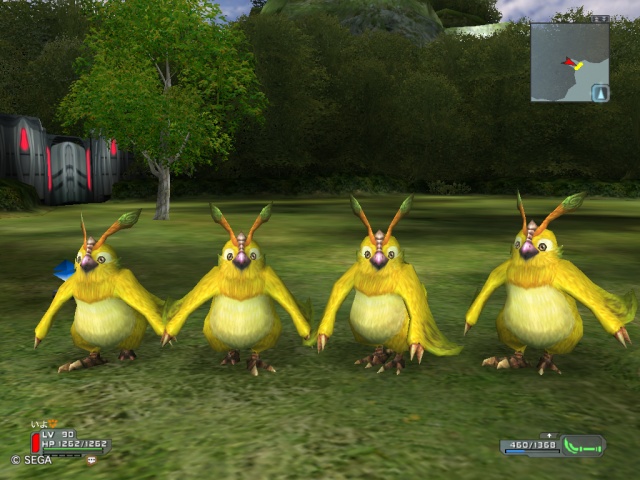Open the chat speech bubble icon

click(x=91, y=459)
